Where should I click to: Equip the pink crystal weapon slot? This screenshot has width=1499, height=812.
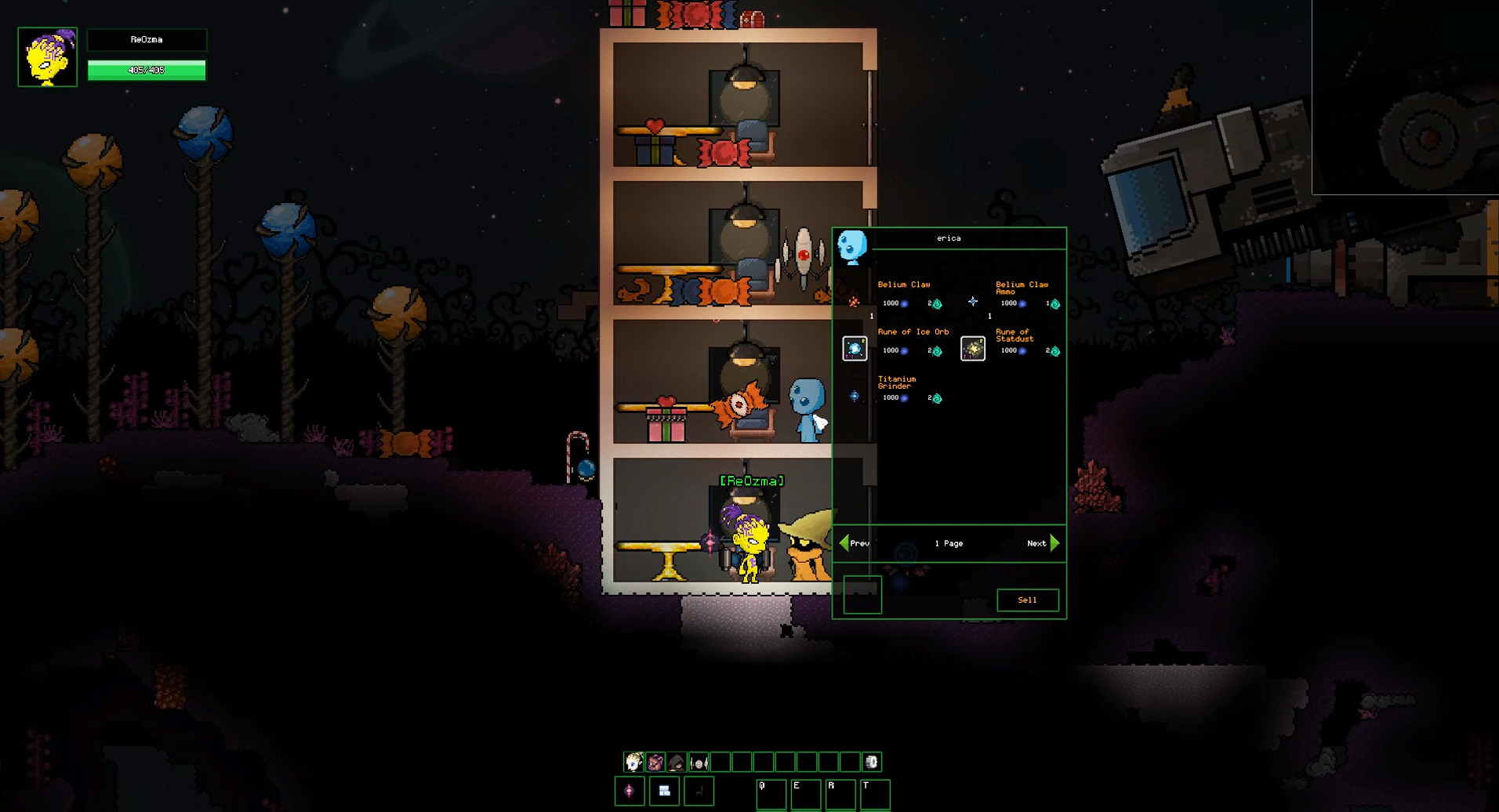[630, 792]
